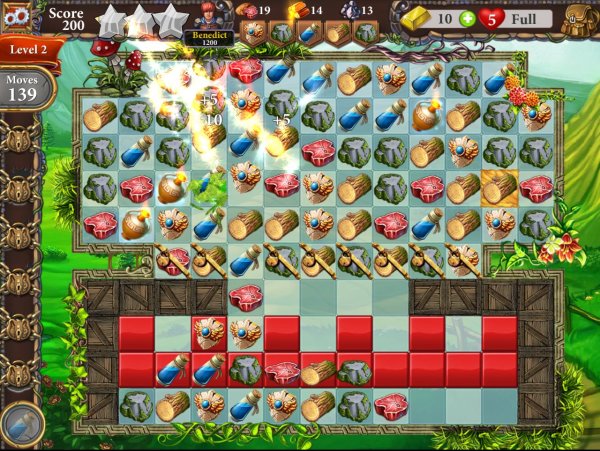This screenshot has width=600, height=451.
Task: Select Benedict's player portrait
Action: (207, 16)
